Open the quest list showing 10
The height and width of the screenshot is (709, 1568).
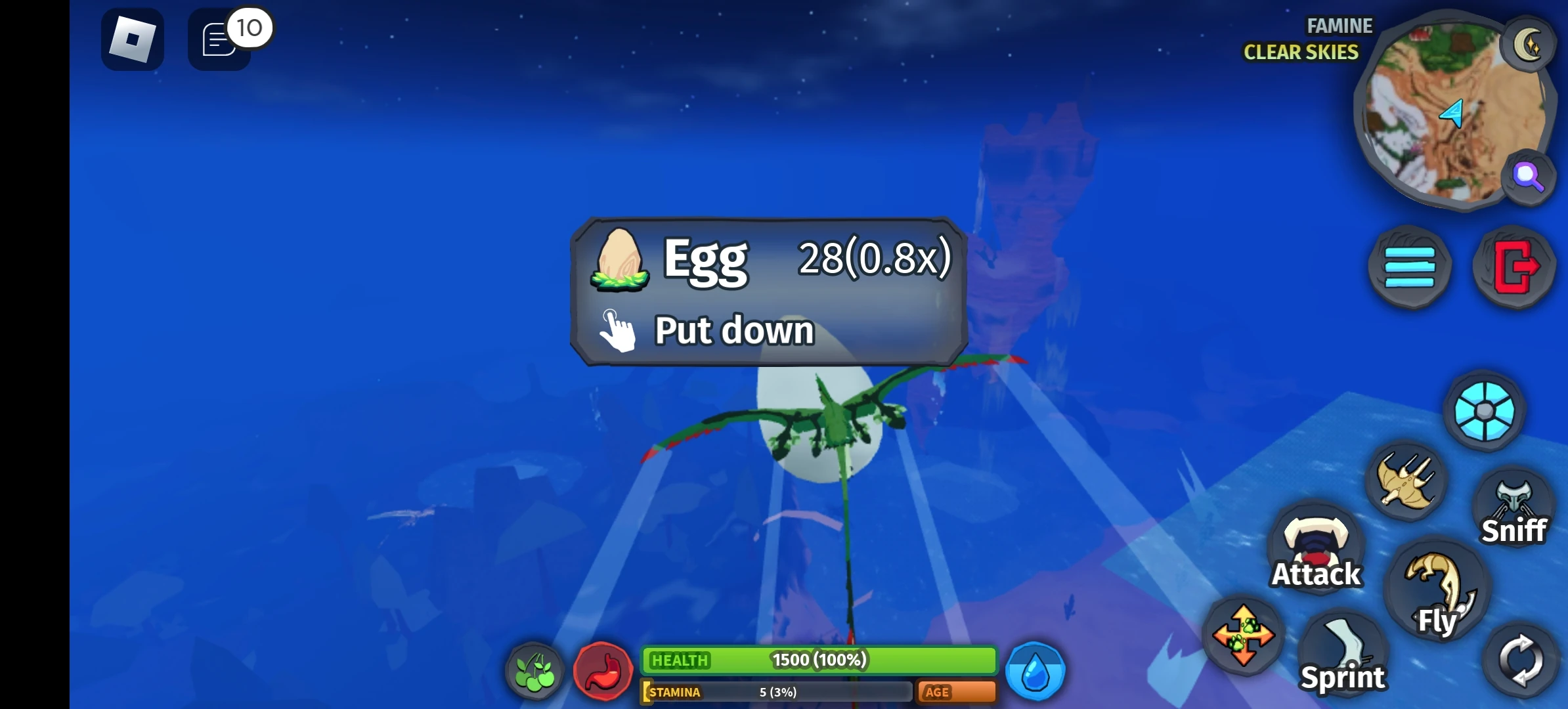(218, 39)
